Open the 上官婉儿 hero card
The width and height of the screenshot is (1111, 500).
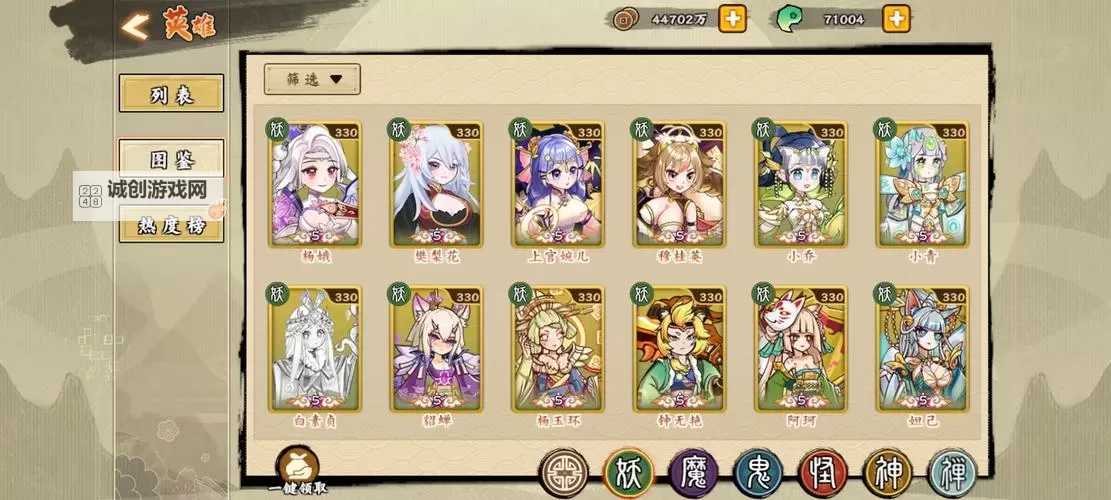click(x=559, y=185)
